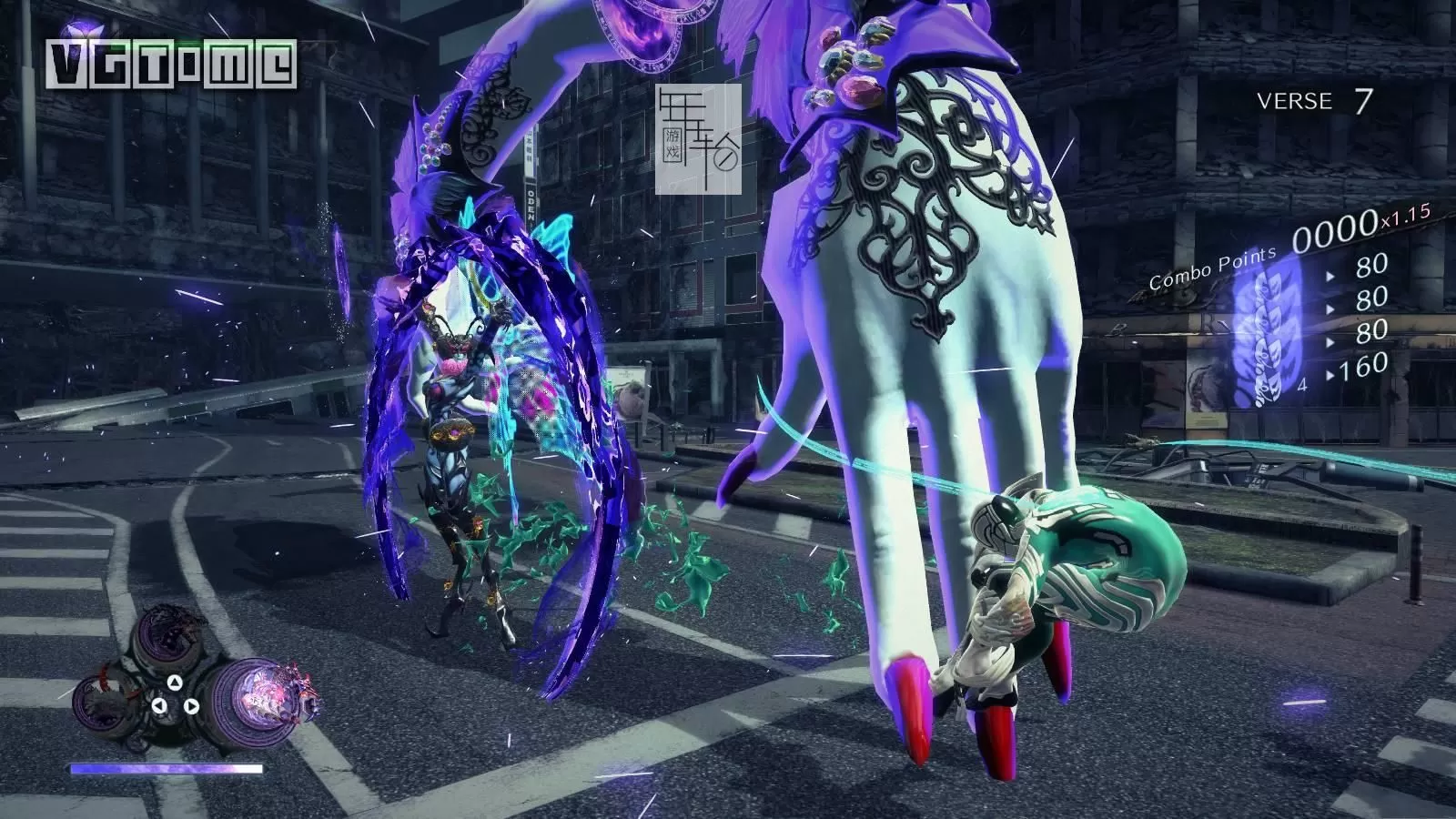Click the counter number 4 beside the feather emblem

point(1301,385)
